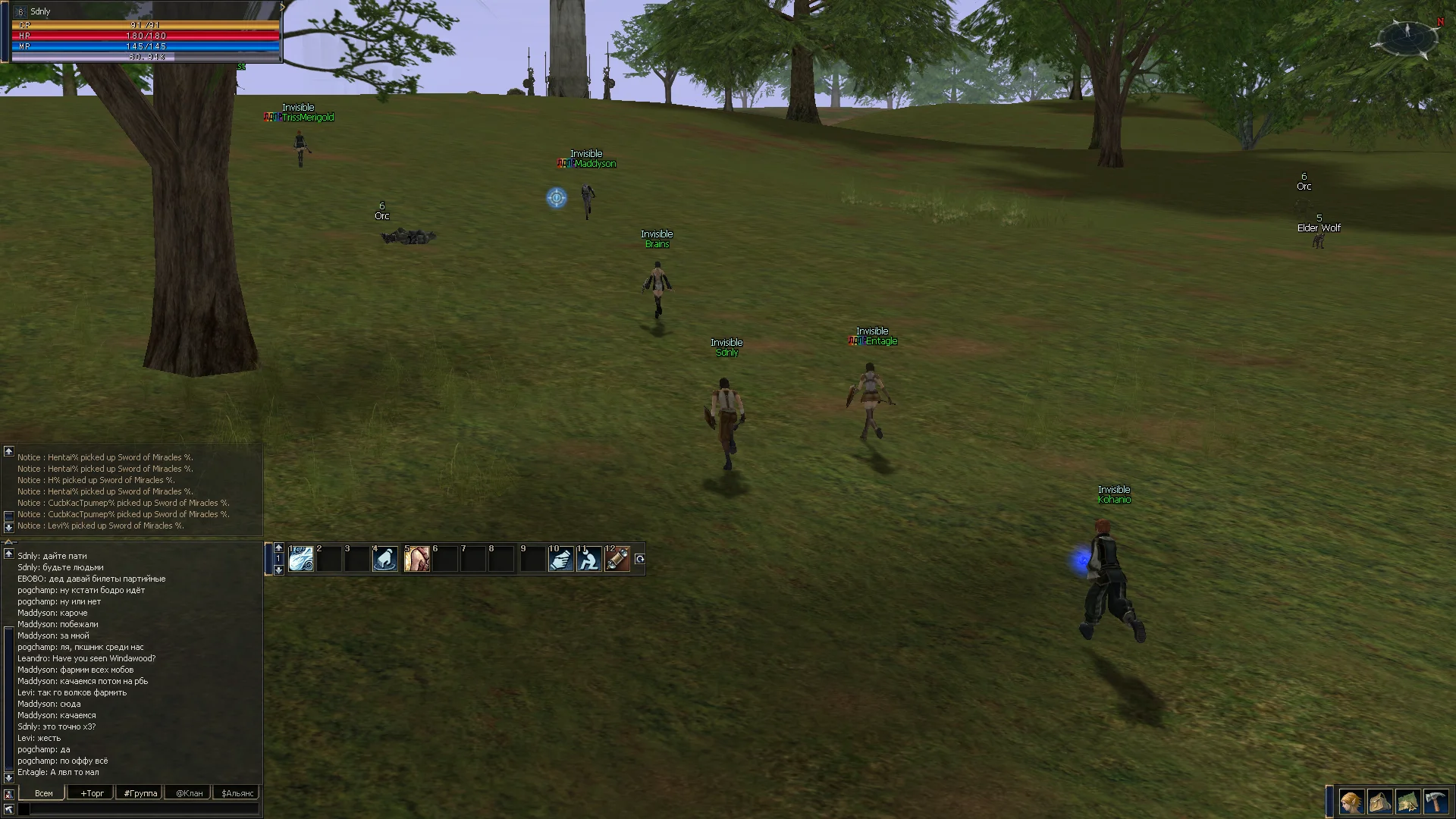Switch hotbar to the previous page with down arrow
The height and width of the screenshot is (819, 1456).
pos(278,570)
